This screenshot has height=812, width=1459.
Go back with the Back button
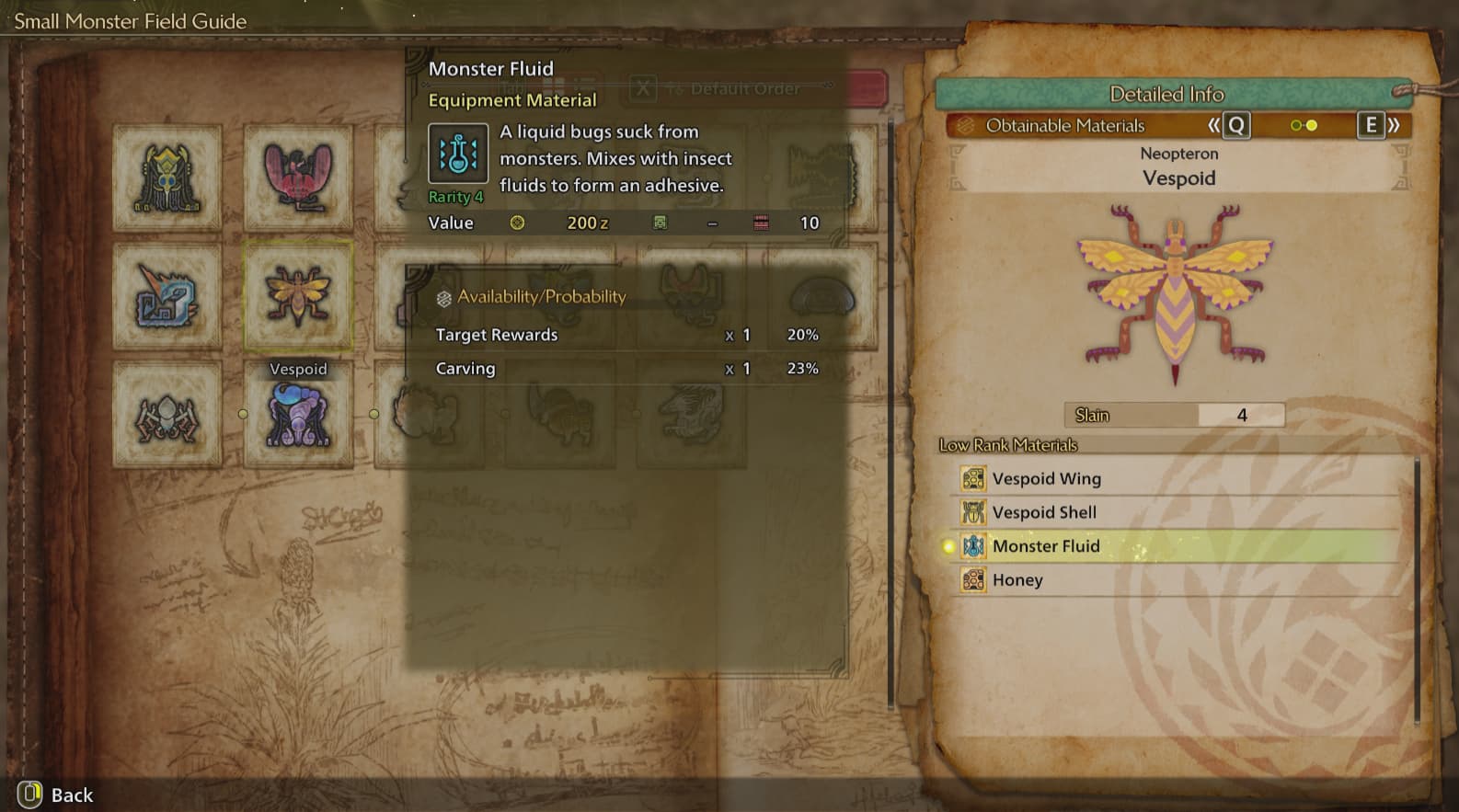tap(55, 795)
